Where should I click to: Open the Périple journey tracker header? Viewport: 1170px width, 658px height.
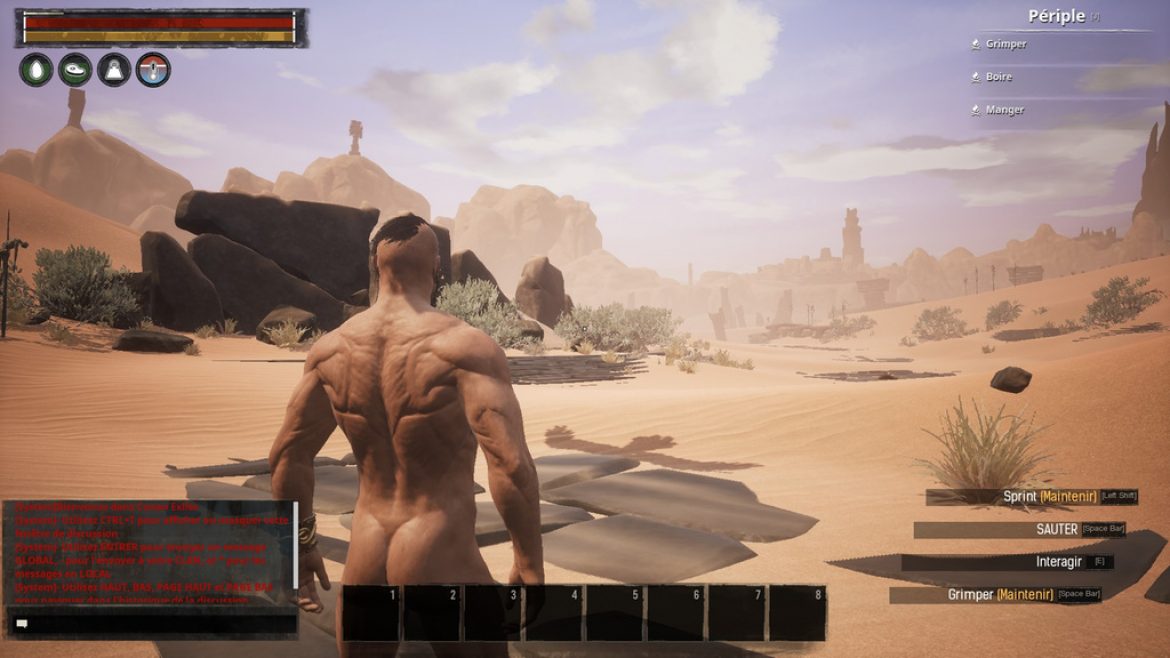[x=1057, y=16]
